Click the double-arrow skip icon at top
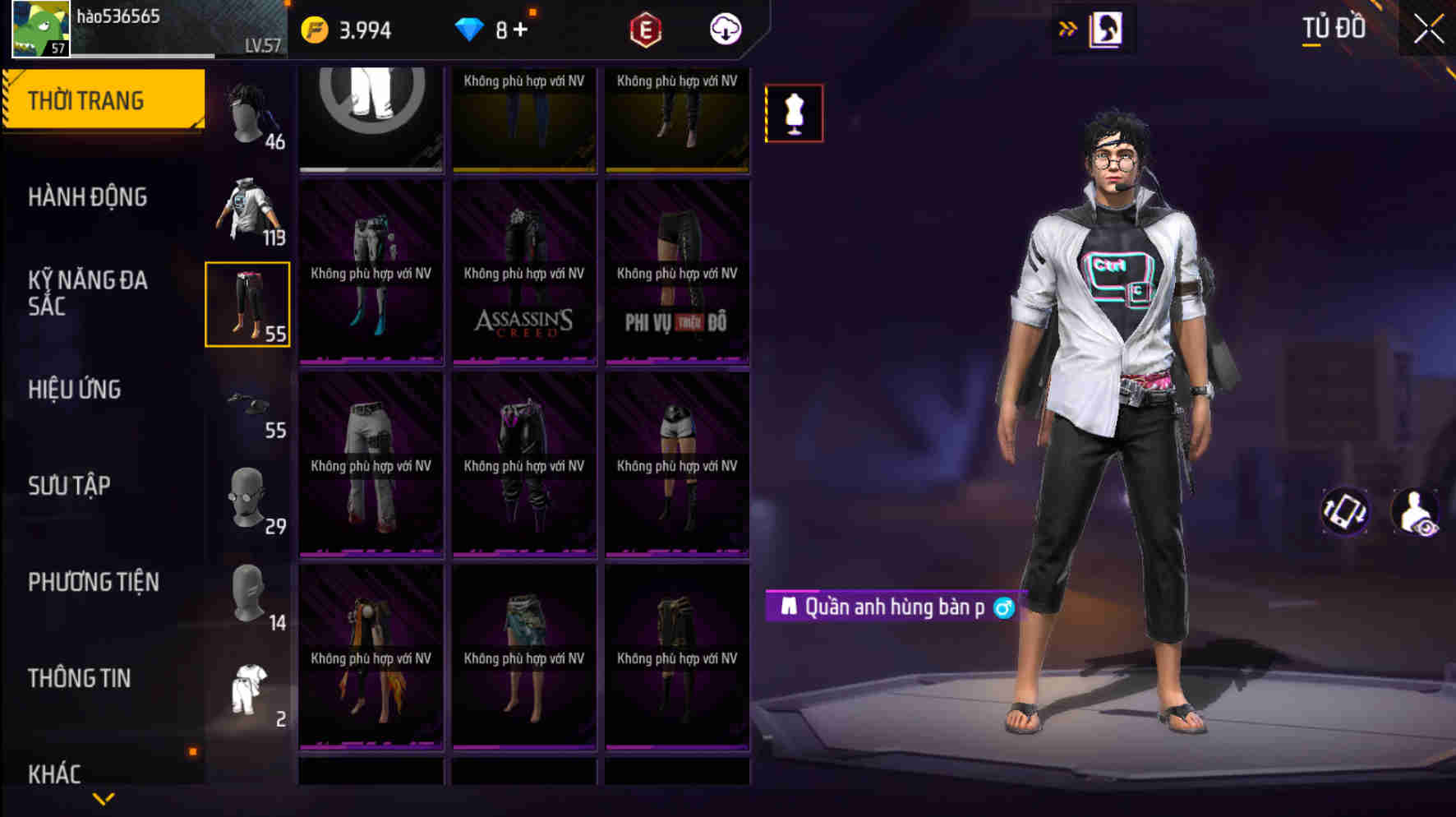Screen dimensions: 1456x817 tap(1068, 27)
